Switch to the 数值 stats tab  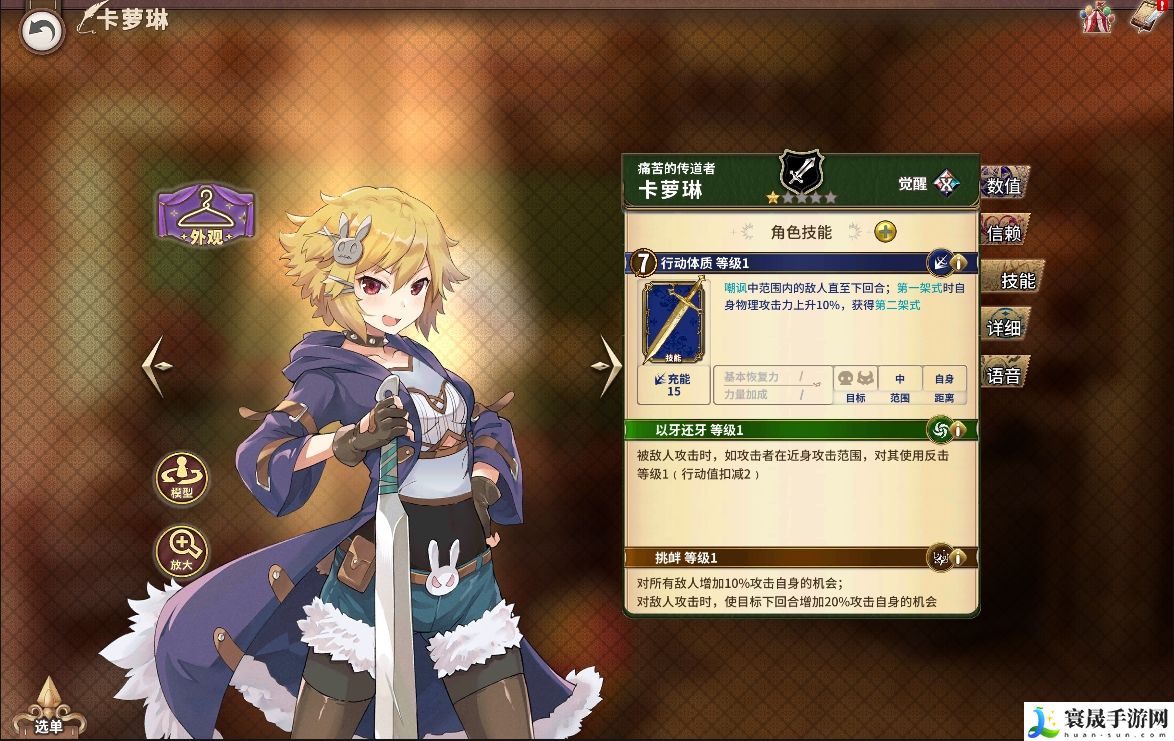tap(1004, 185)
